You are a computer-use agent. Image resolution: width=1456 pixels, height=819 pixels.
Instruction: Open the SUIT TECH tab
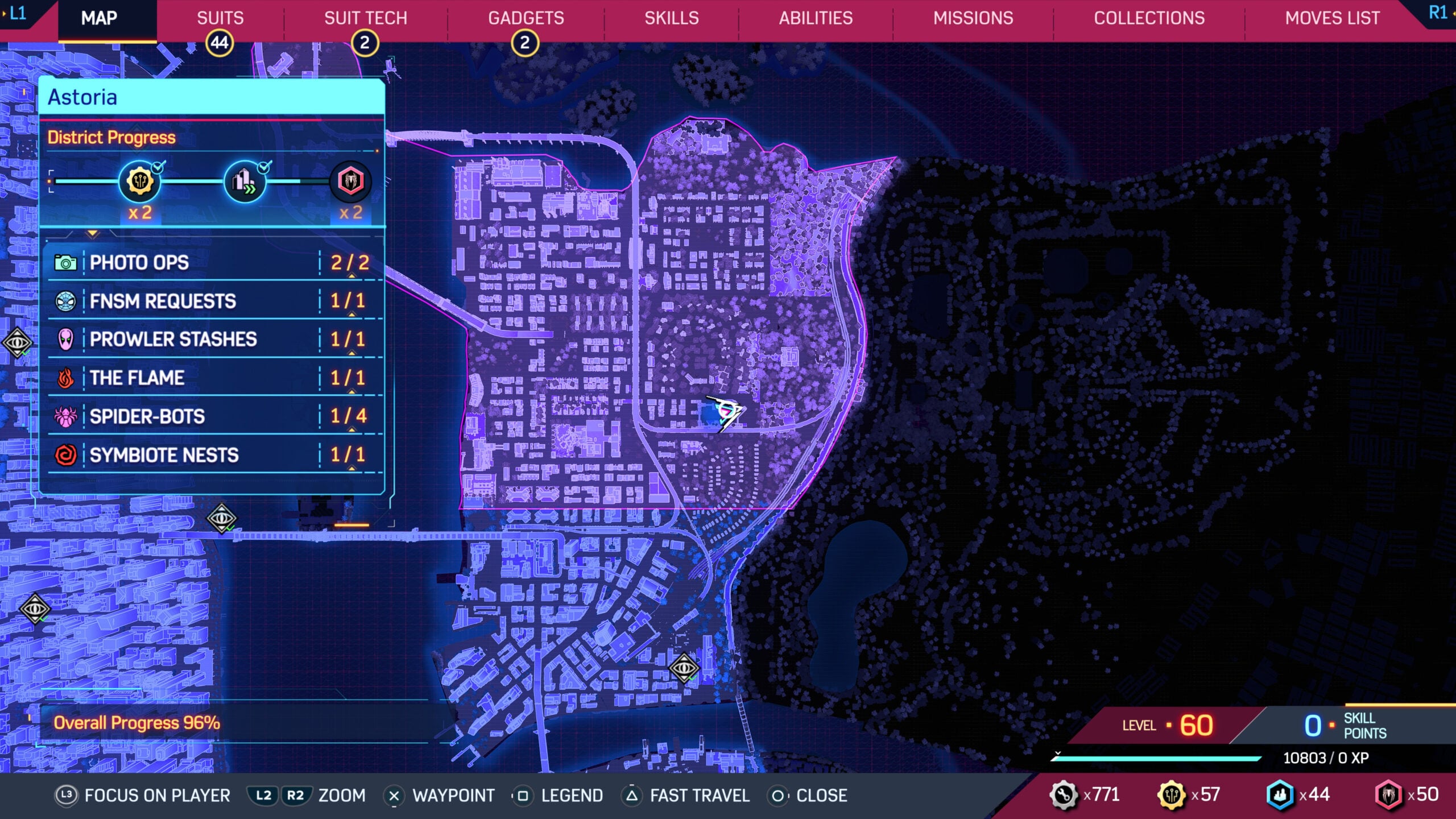tap(365, 18)
